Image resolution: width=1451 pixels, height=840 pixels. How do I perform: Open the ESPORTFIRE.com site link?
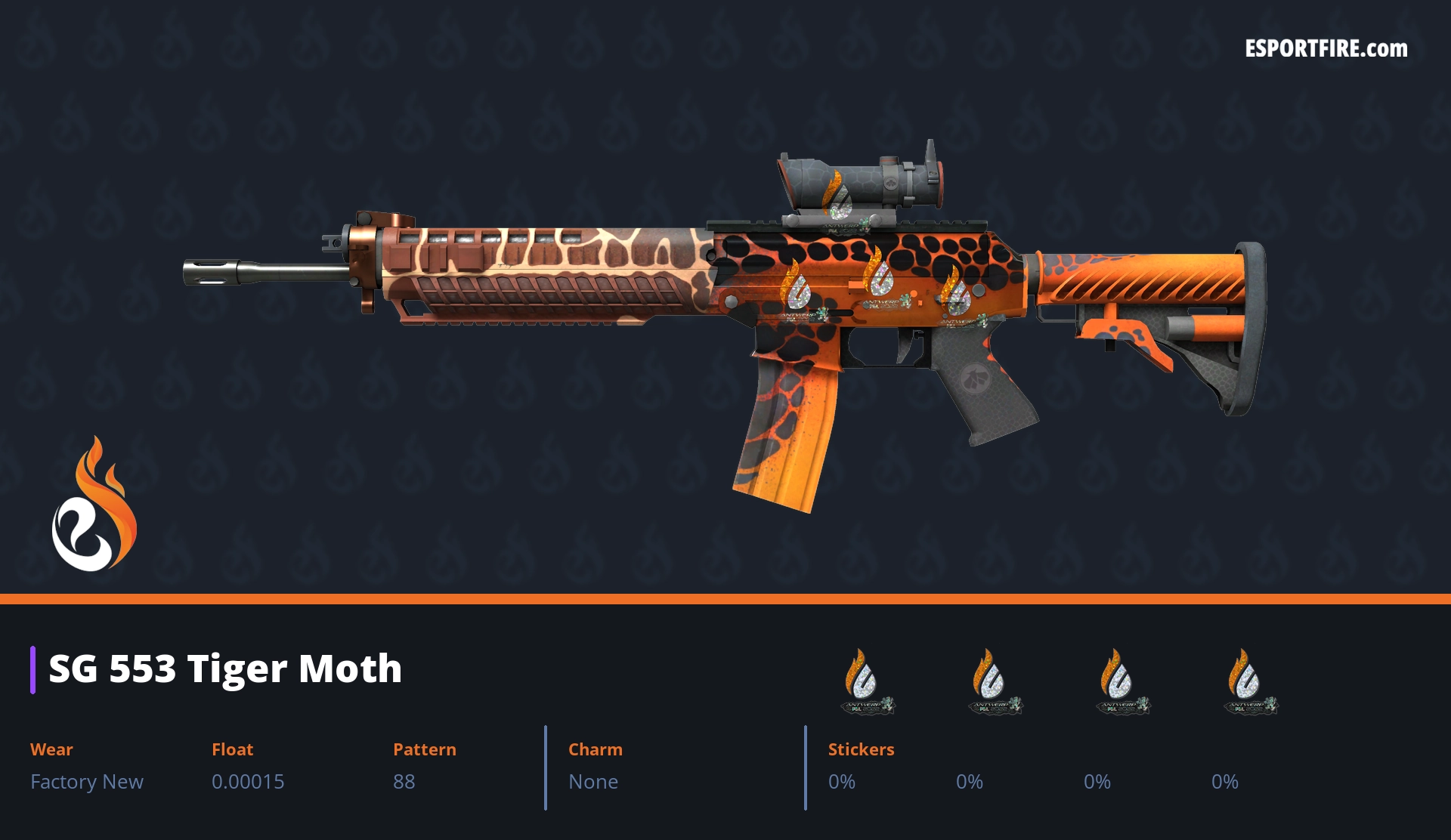click(1326, 49)
